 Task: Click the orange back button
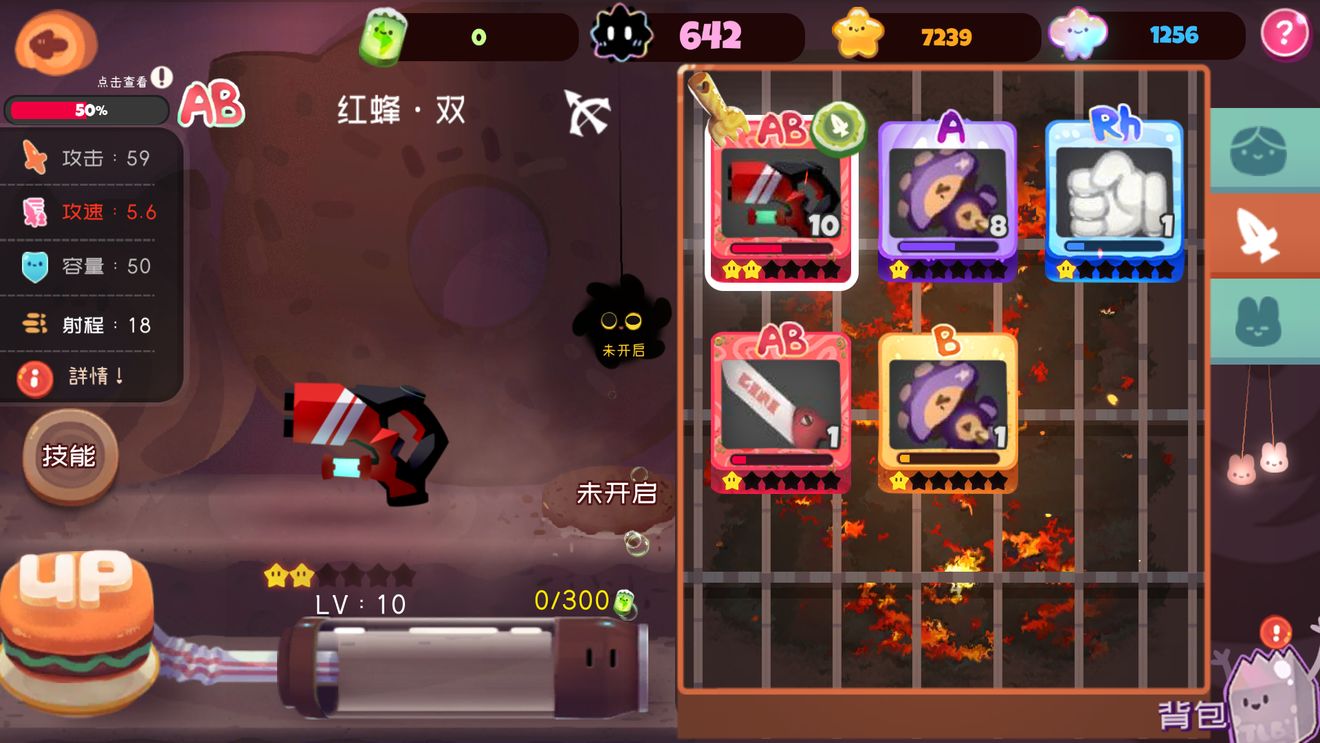pos(55,43)
